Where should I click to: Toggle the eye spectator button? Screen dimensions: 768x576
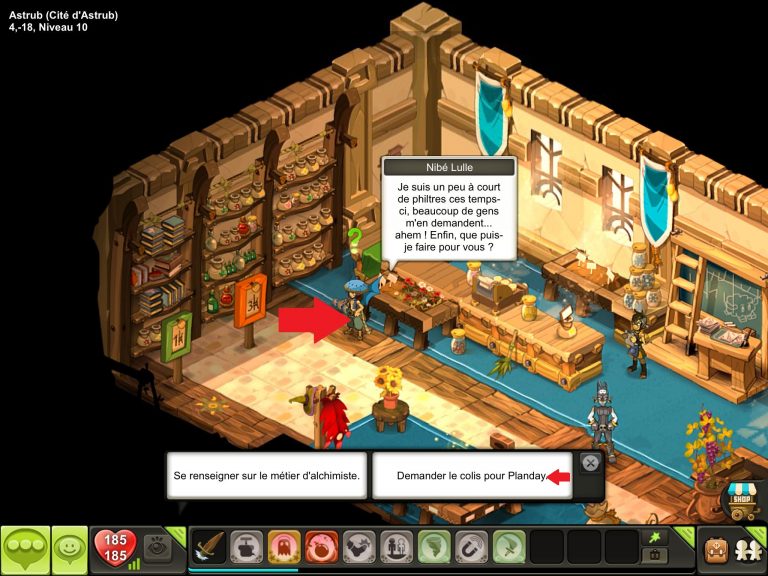(x=157, y=547)
